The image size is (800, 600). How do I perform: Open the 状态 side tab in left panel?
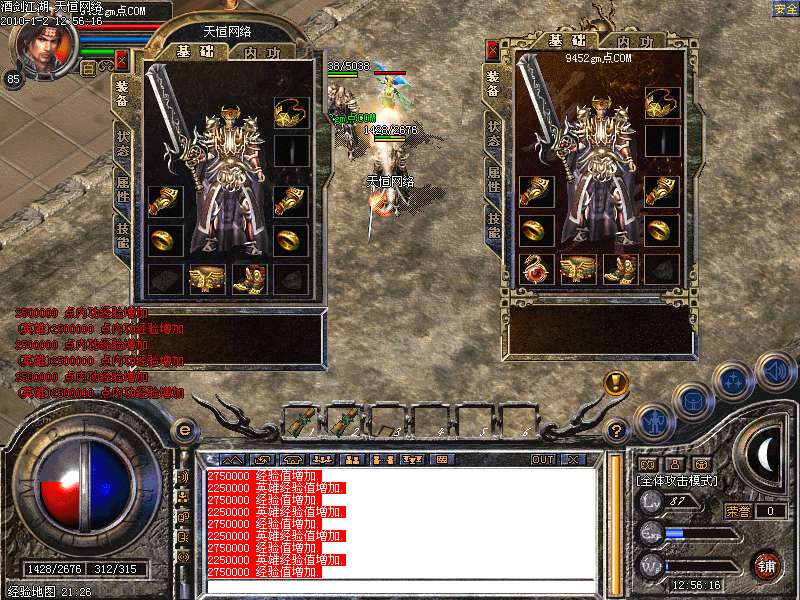122,139
